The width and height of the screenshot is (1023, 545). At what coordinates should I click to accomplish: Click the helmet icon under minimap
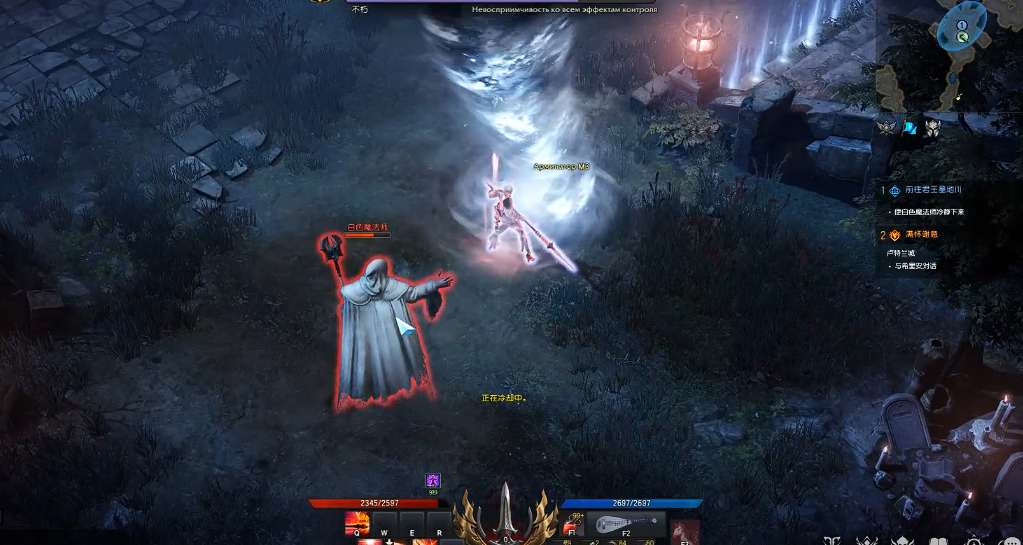pos(932,127)
